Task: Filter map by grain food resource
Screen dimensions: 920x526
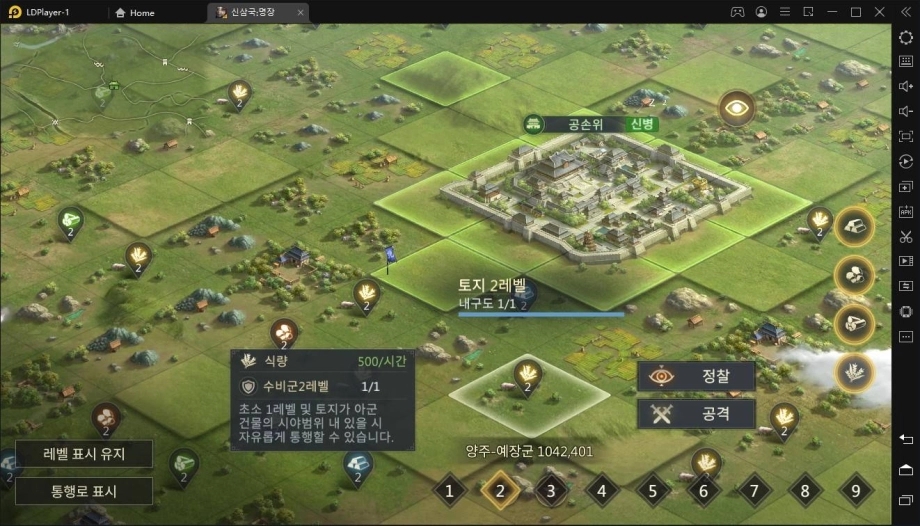Action: [854, 371]
